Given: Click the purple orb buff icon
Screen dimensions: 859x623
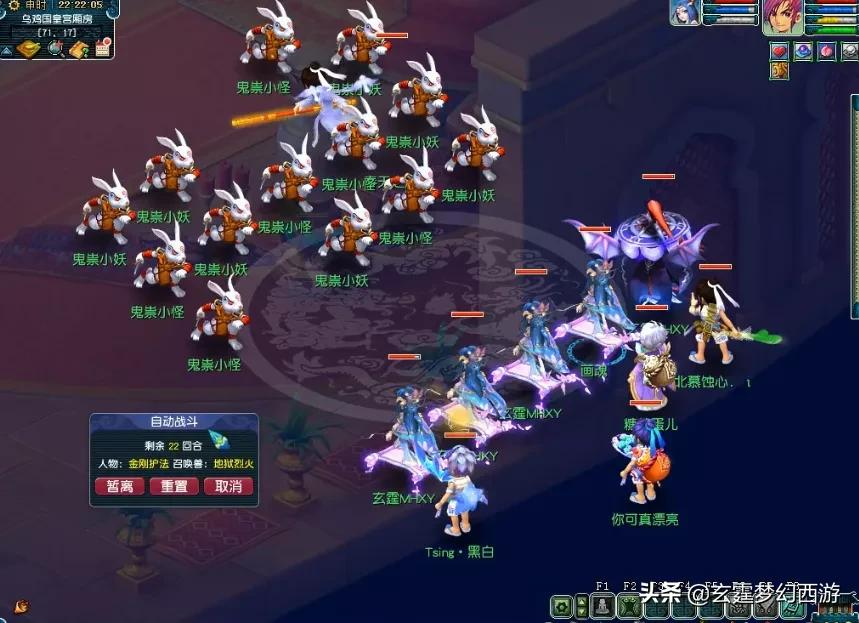Looking at the screenshot, I should pyautogui.click(x=803, y=51).
